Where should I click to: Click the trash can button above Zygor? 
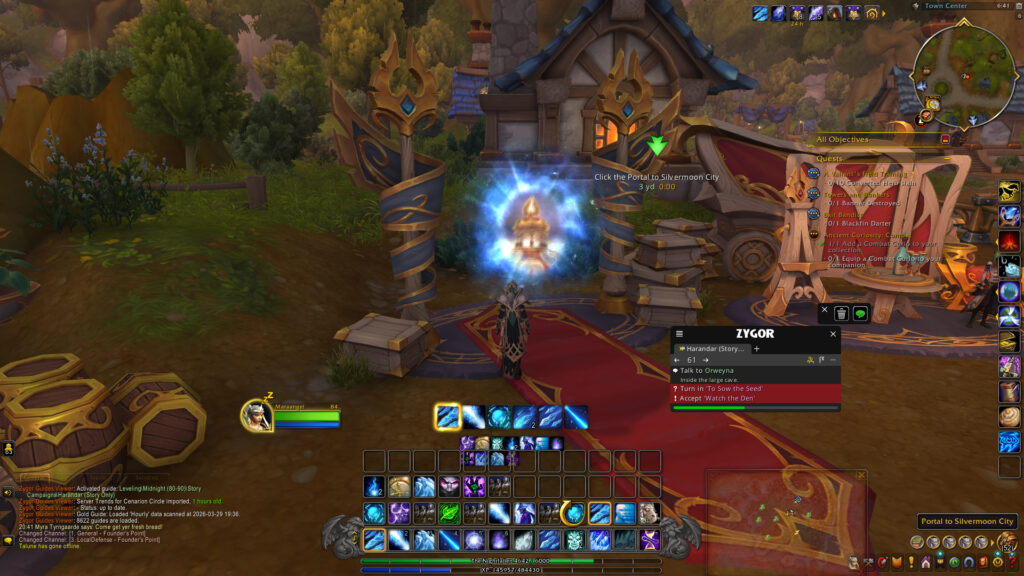point(841,313)
